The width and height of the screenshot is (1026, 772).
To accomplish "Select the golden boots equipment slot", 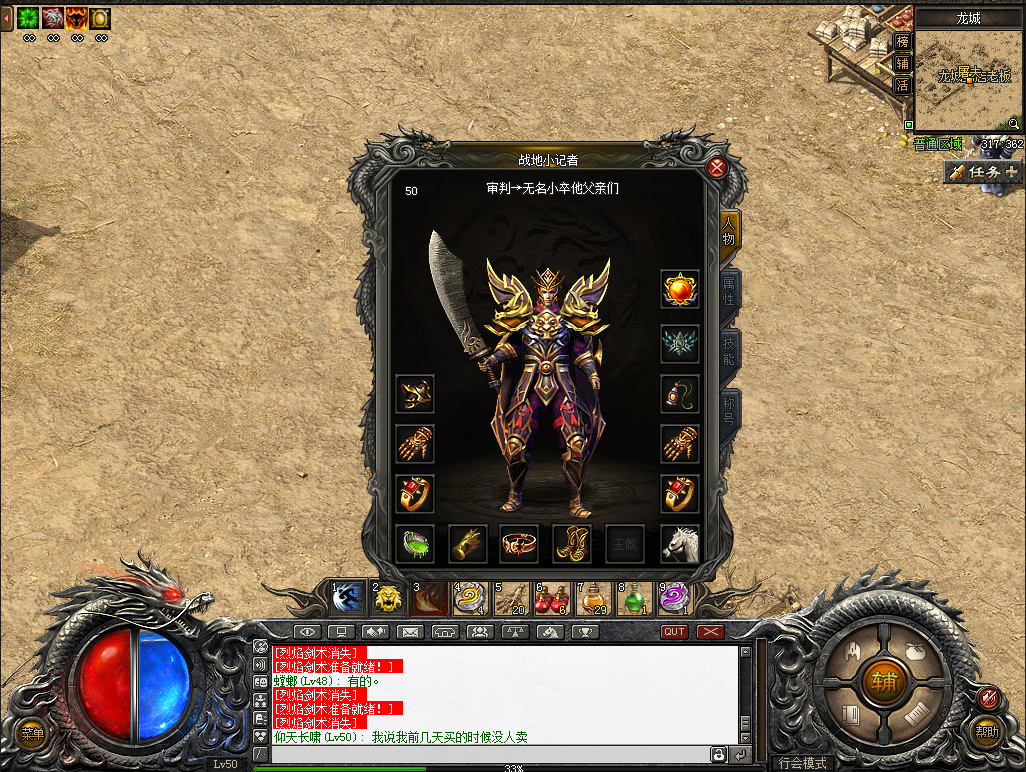I will (572, 543).
